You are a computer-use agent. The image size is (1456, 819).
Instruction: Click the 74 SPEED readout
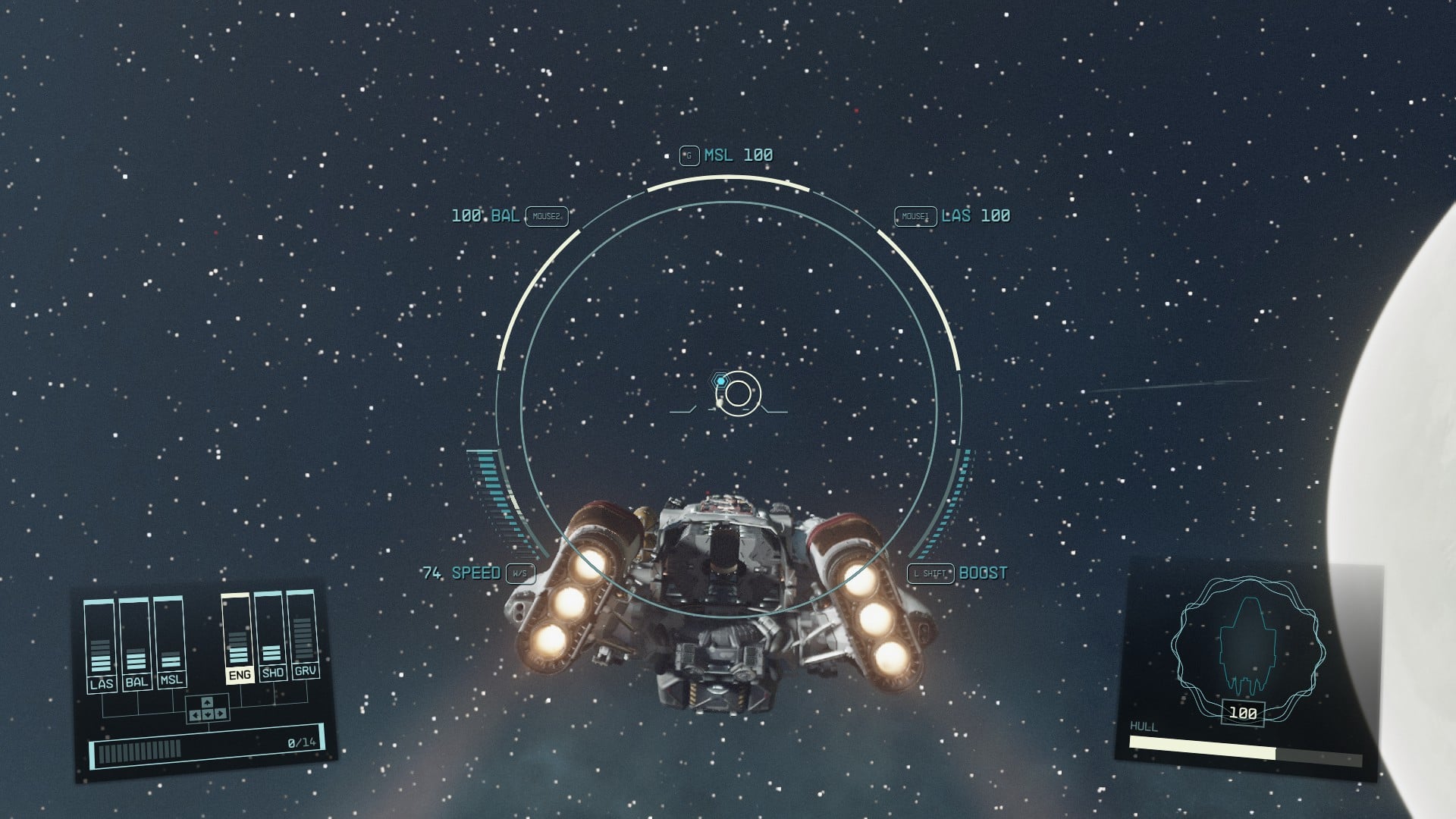pos(463,574)
